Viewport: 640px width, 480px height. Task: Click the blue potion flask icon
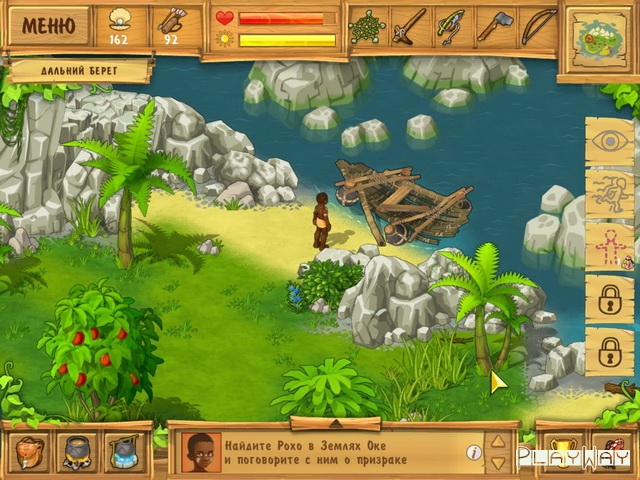[124, 452]
